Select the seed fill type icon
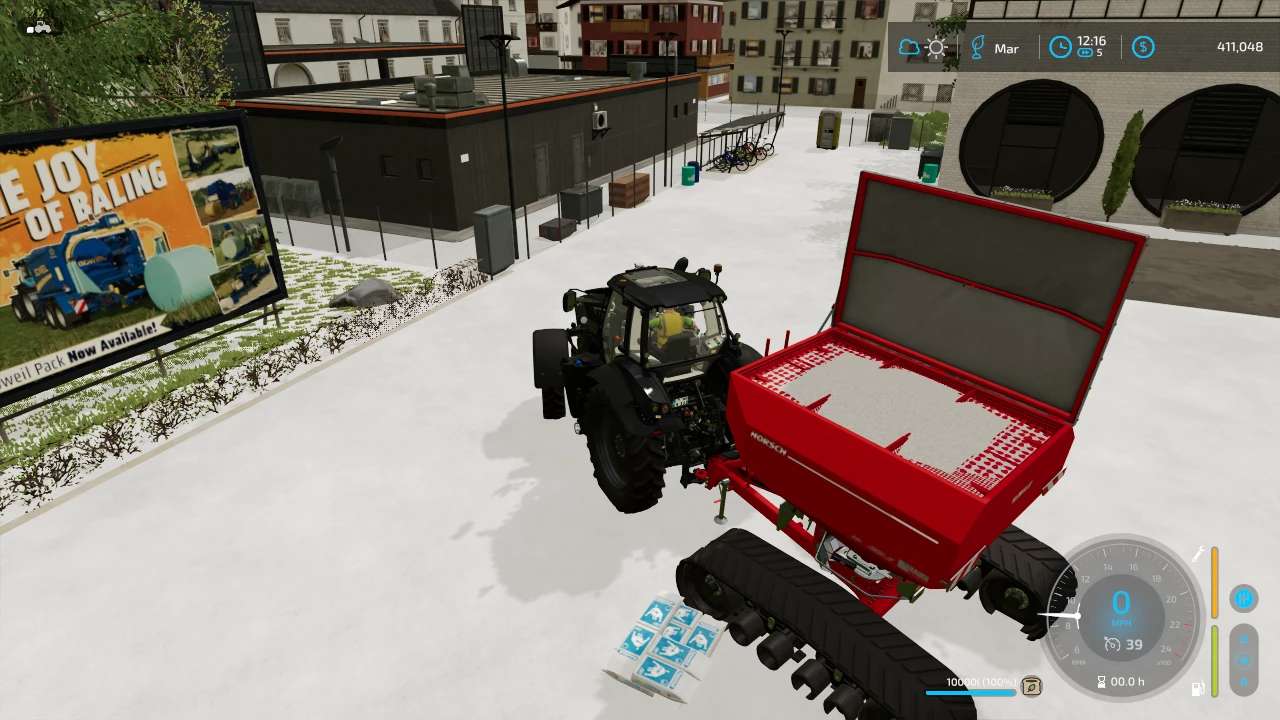 pos(1031,686)
